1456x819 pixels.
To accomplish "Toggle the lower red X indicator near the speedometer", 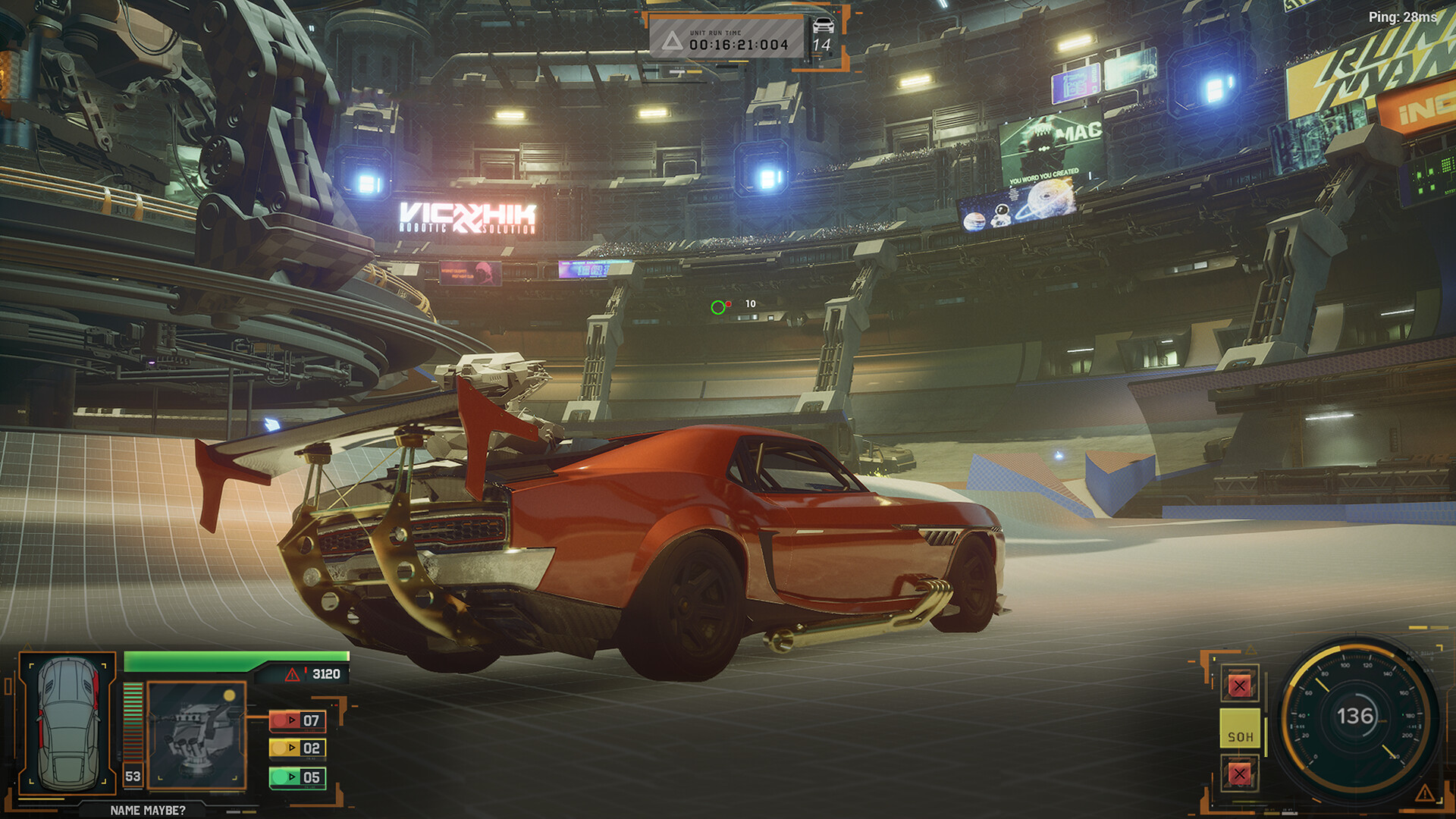I will click(1240, 774).
